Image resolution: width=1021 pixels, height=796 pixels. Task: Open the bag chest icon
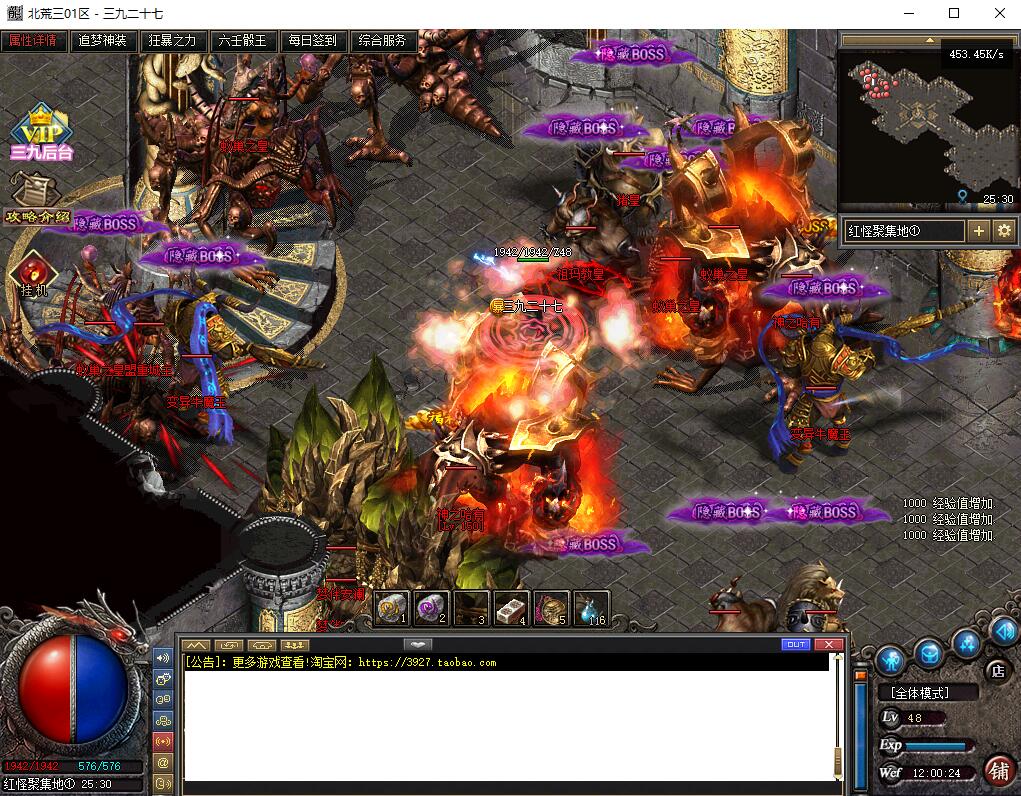pyautogui.click(x=929, y=652)
